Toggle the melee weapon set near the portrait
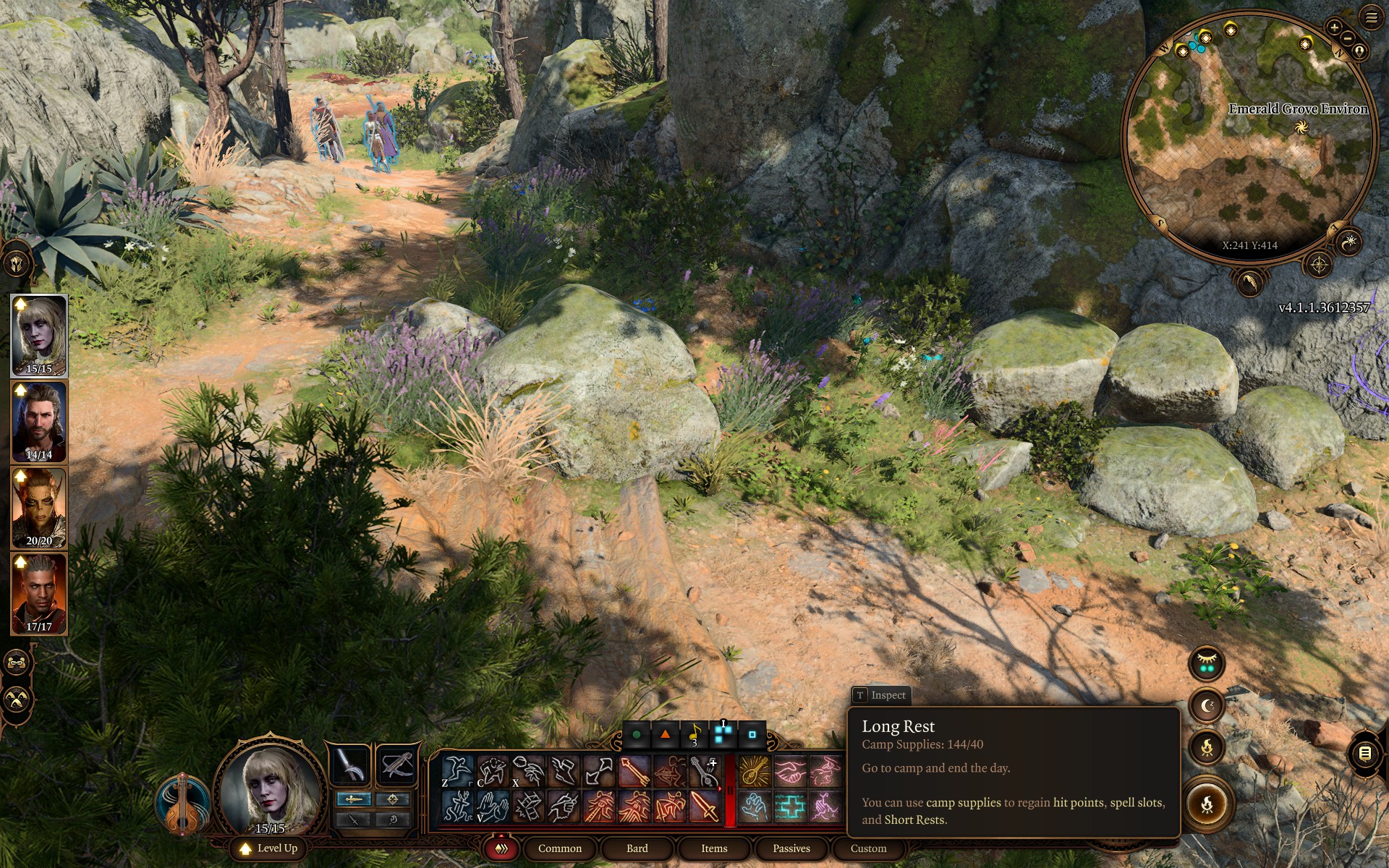The image size is (1389, 868). [x=354, y=799]
